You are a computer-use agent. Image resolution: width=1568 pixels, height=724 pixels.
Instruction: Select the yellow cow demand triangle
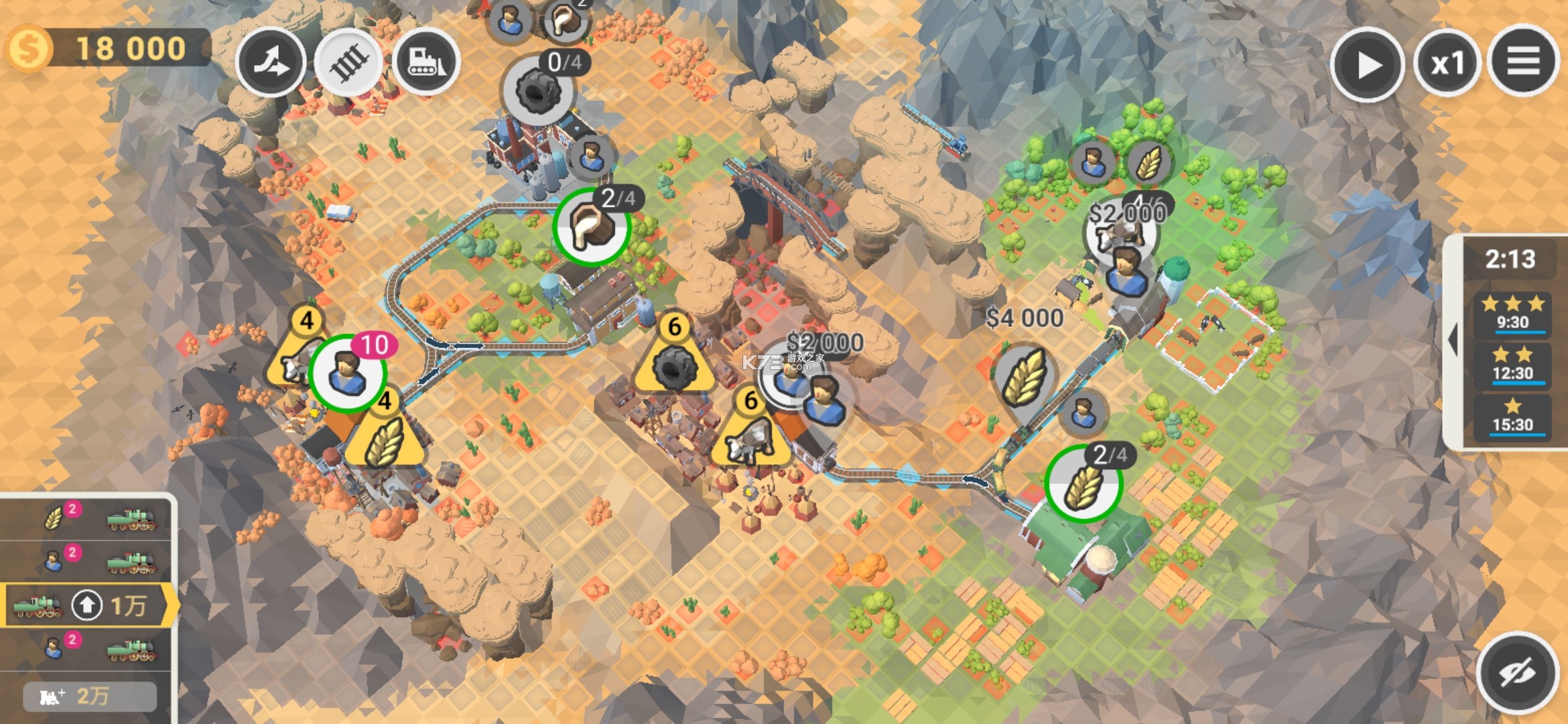[x=750, y=434]
